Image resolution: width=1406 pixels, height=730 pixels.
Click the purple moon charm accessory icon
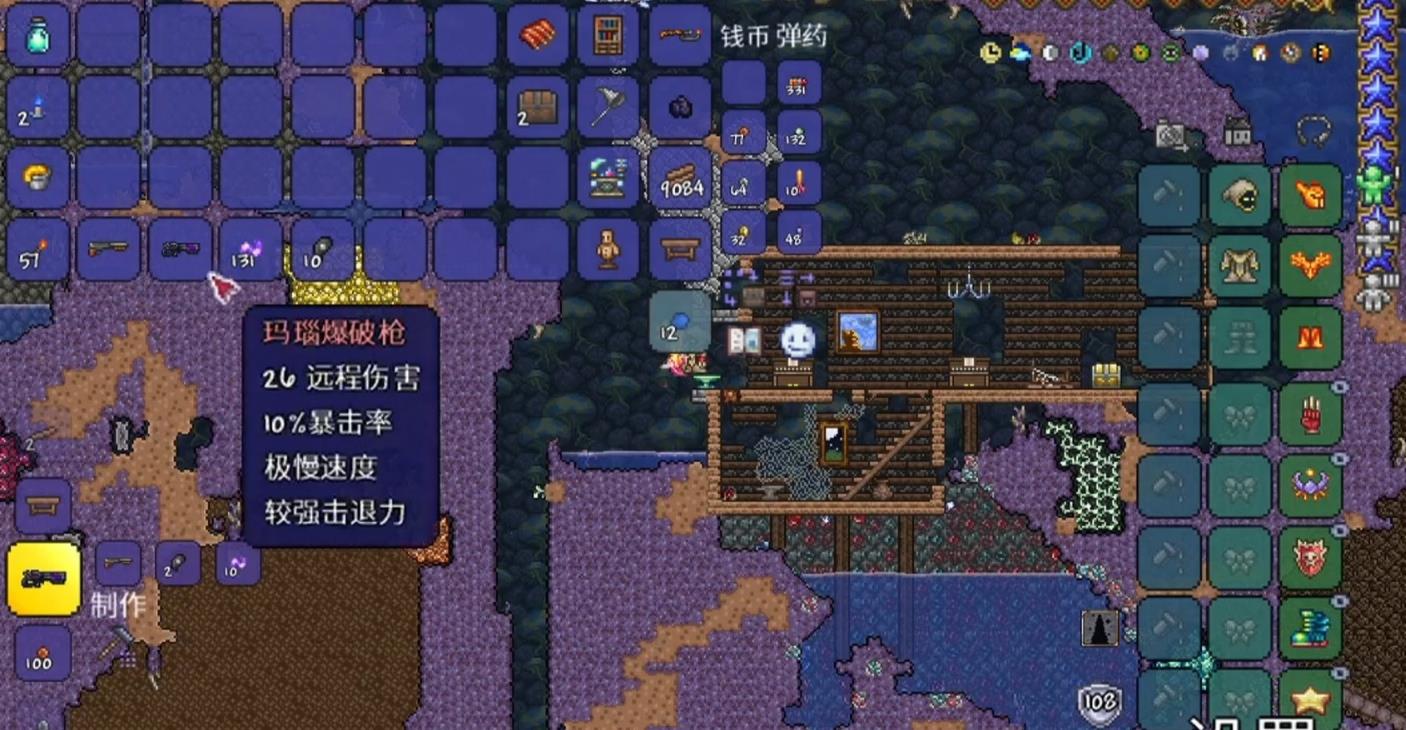point(1310,483)
